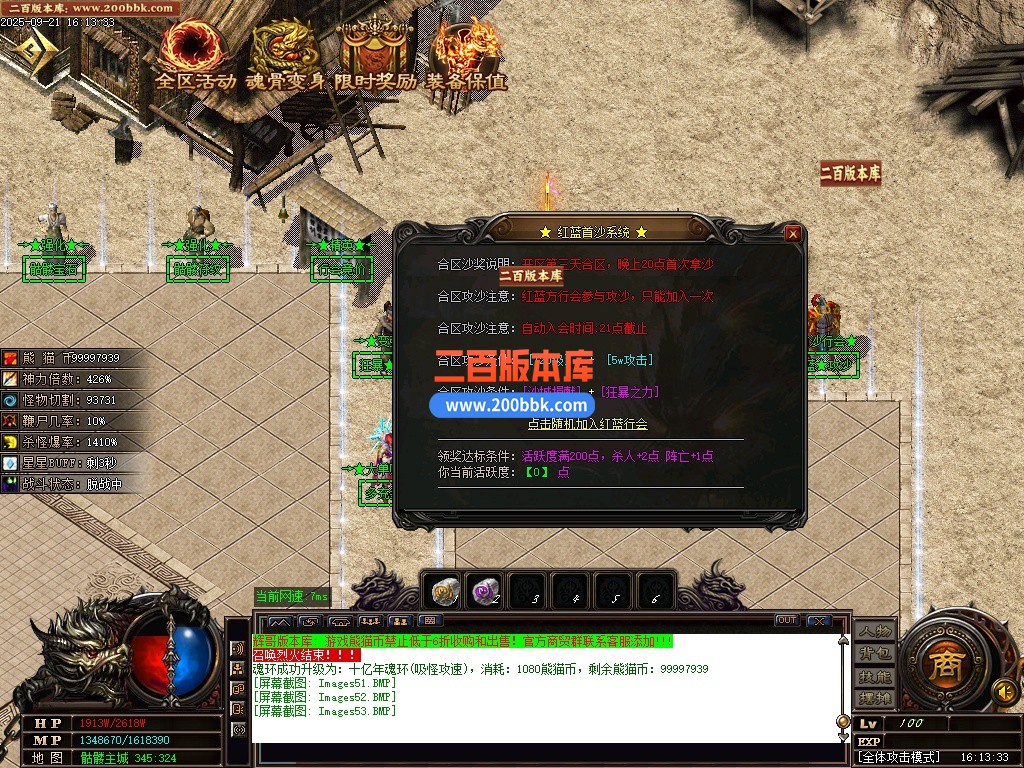This screenshot has height=768, width=1024.
Task: Use the item in hotbar slot 1
Action: (444, 592)
